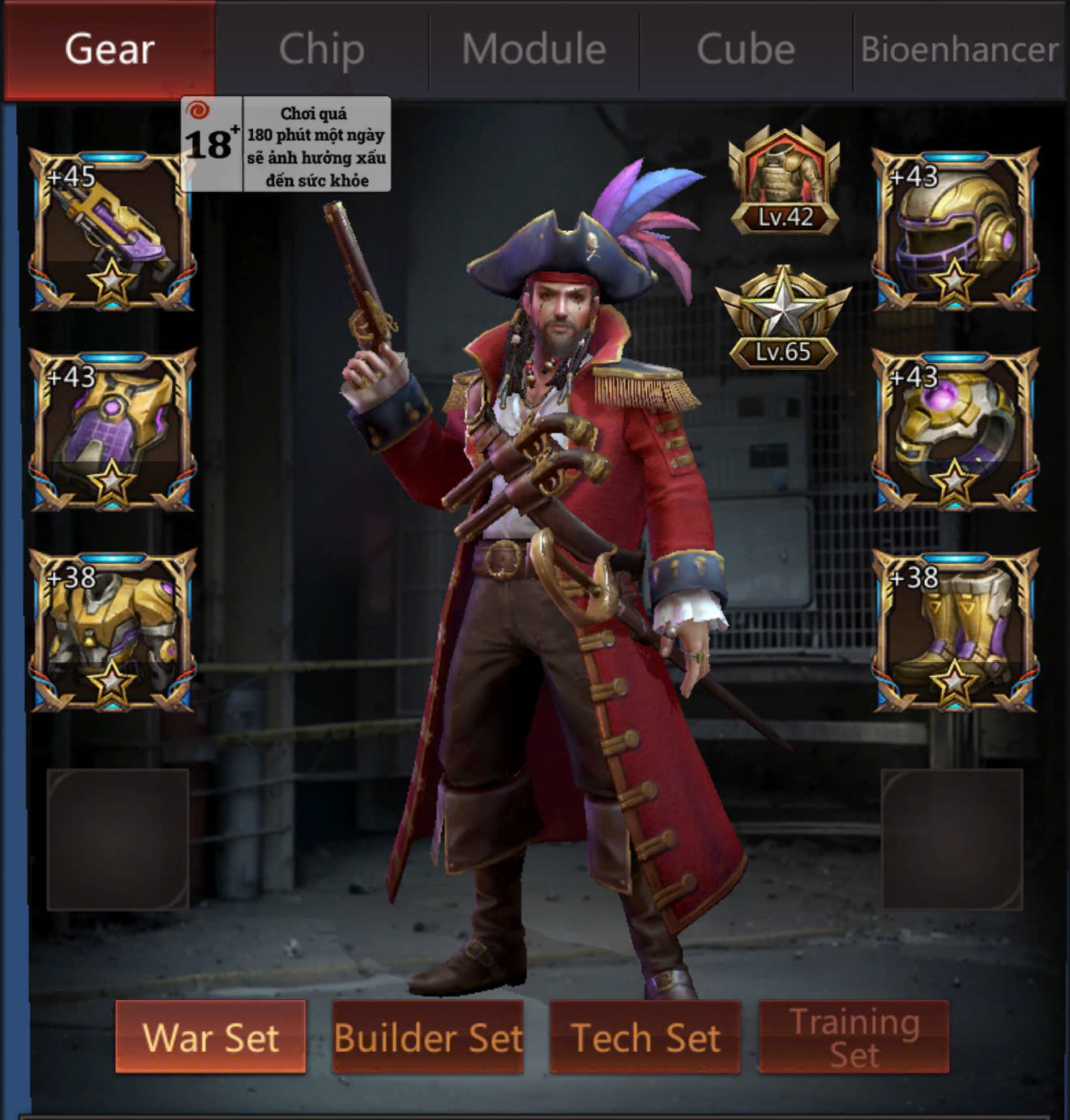Activate the Tech Set loadout

[x=645, y=1037]
